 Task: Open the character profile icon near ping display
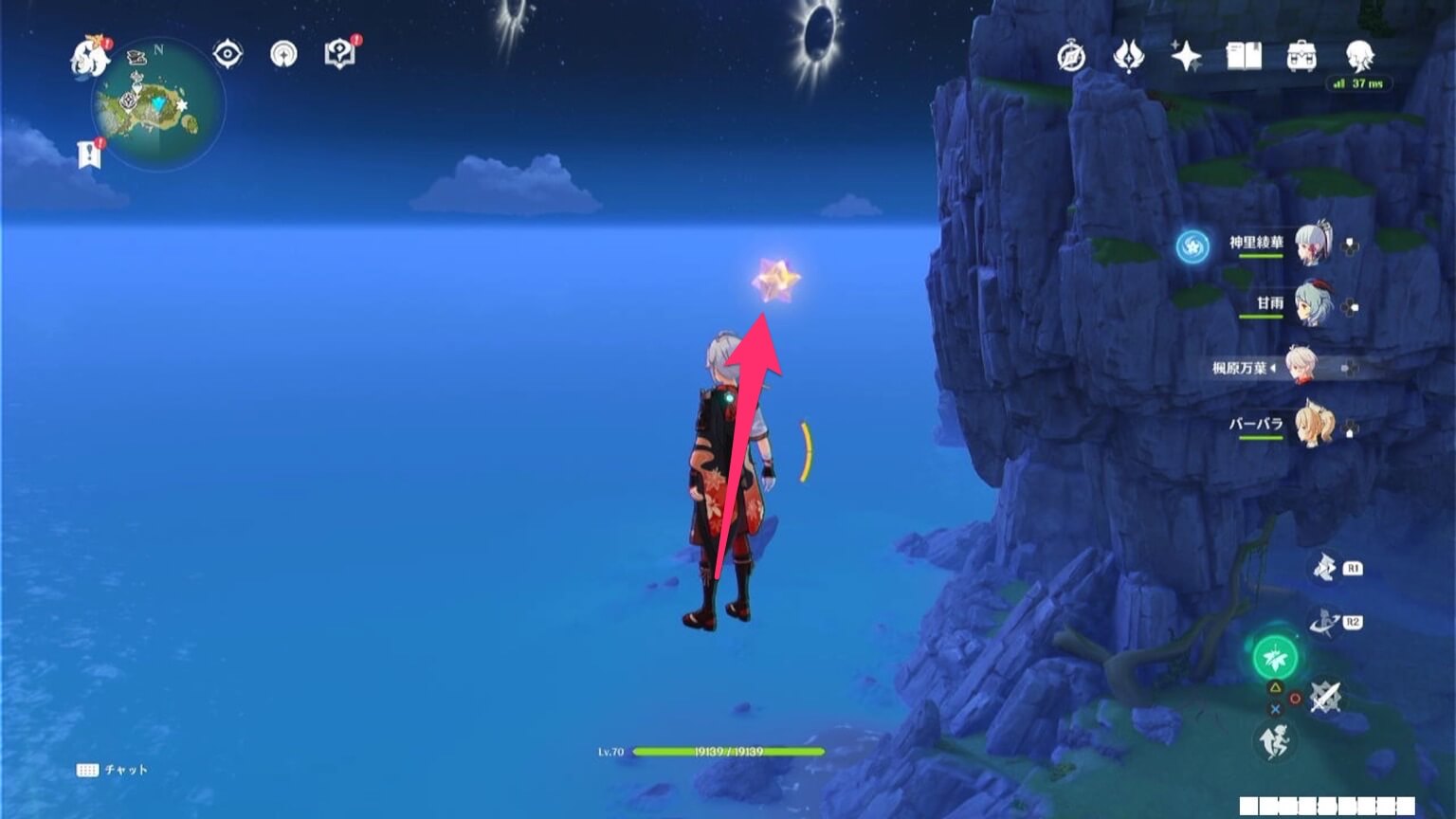point(1357,57)
